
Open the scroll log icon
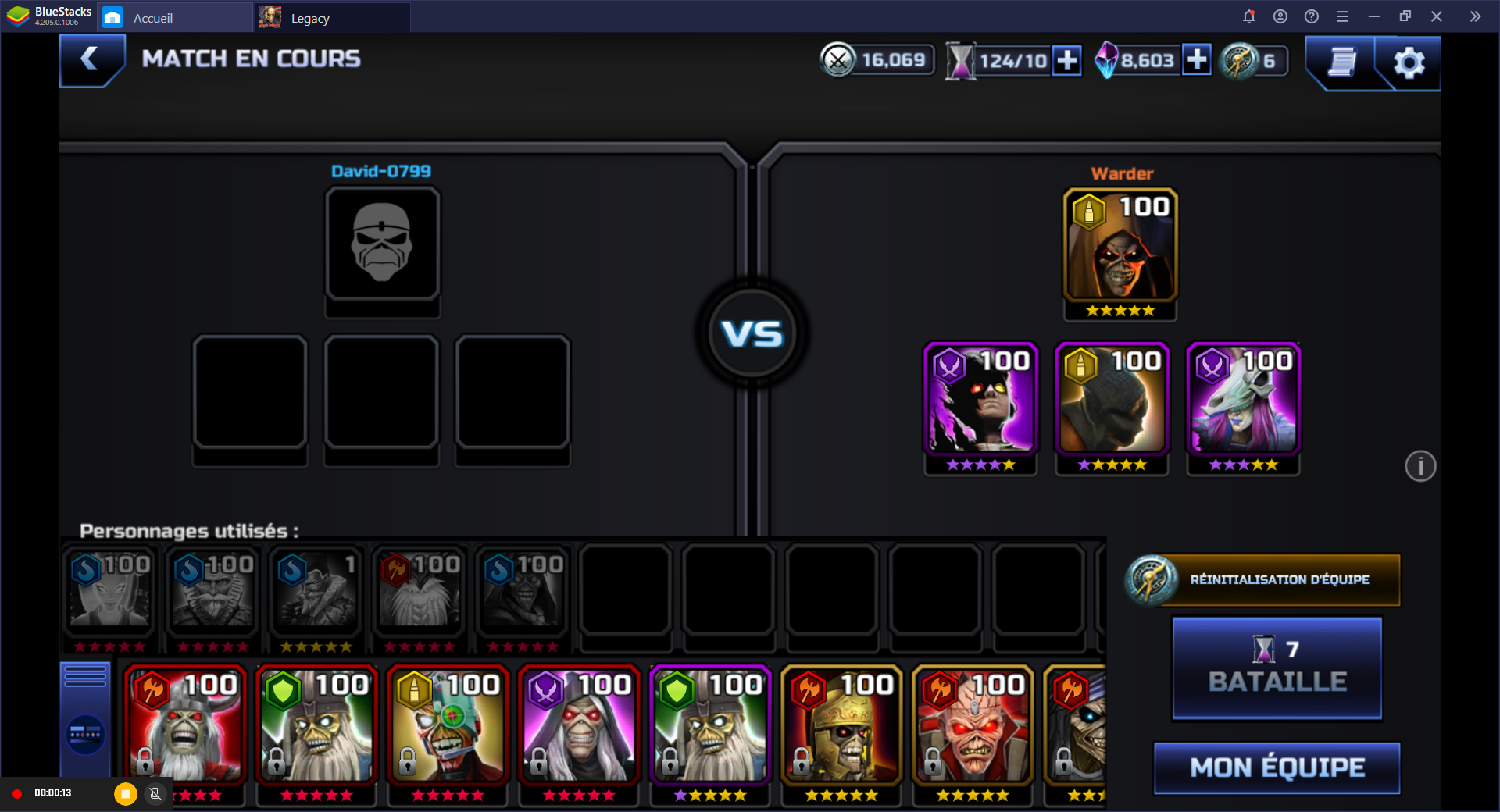1341,62
